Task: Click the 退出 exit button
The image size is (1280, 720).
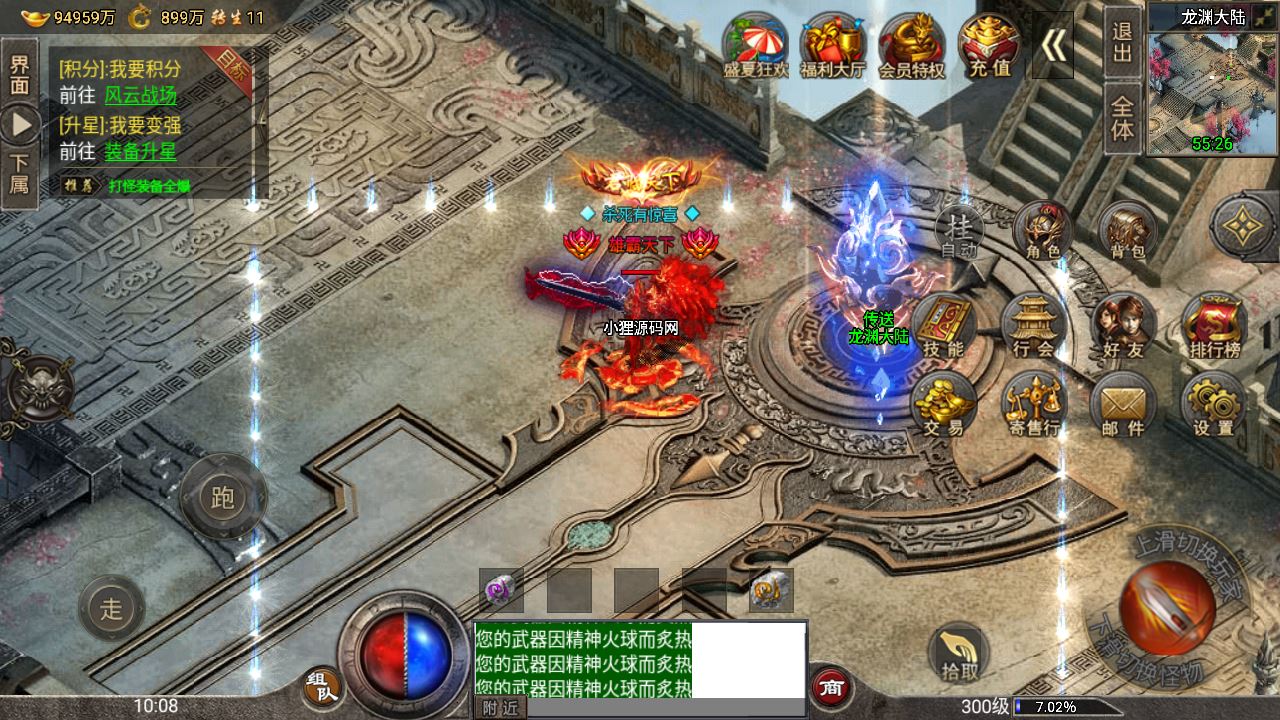Action: (1123, 42)
